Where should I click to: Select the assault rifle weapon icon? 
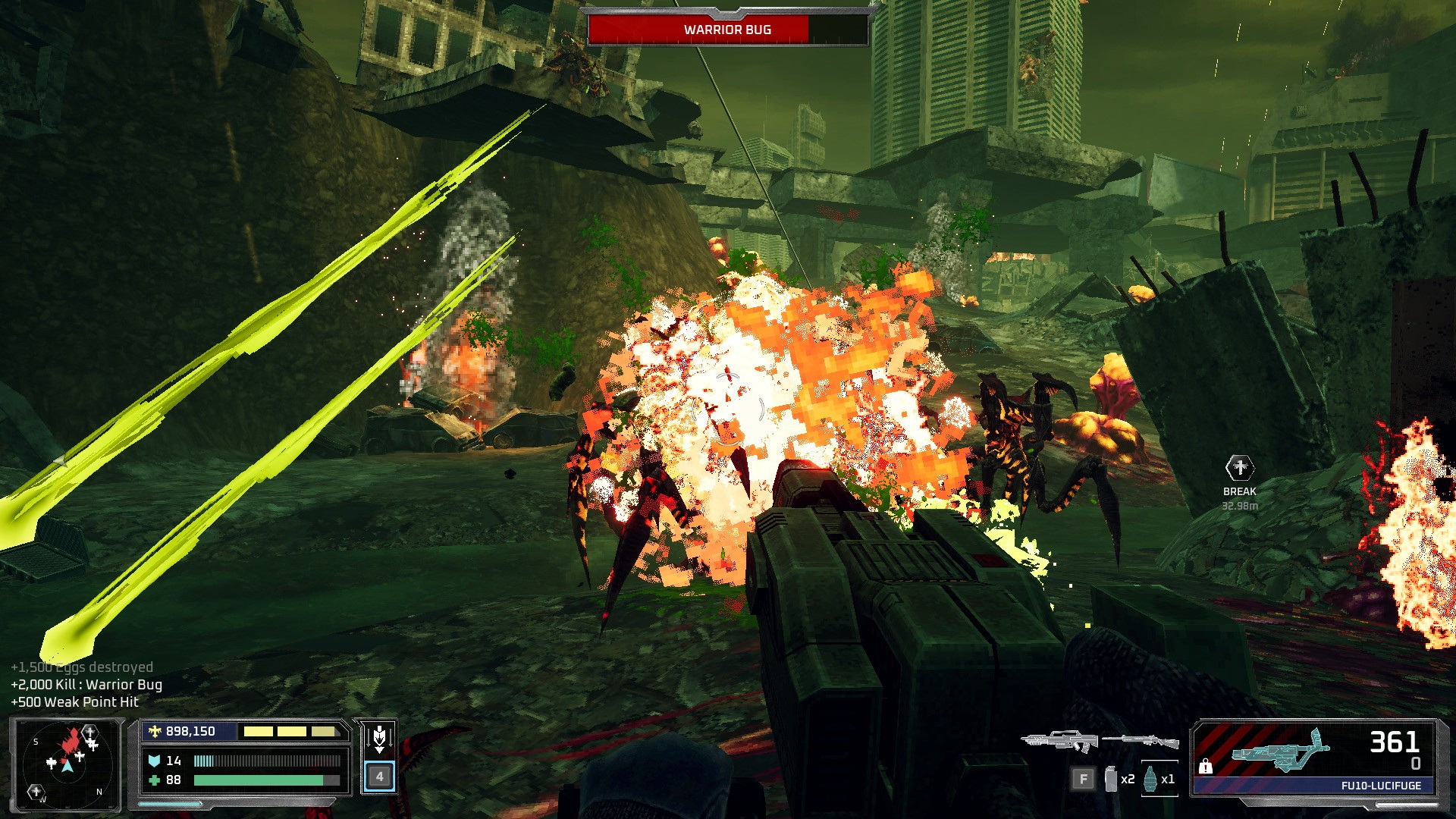(1059, 740)
